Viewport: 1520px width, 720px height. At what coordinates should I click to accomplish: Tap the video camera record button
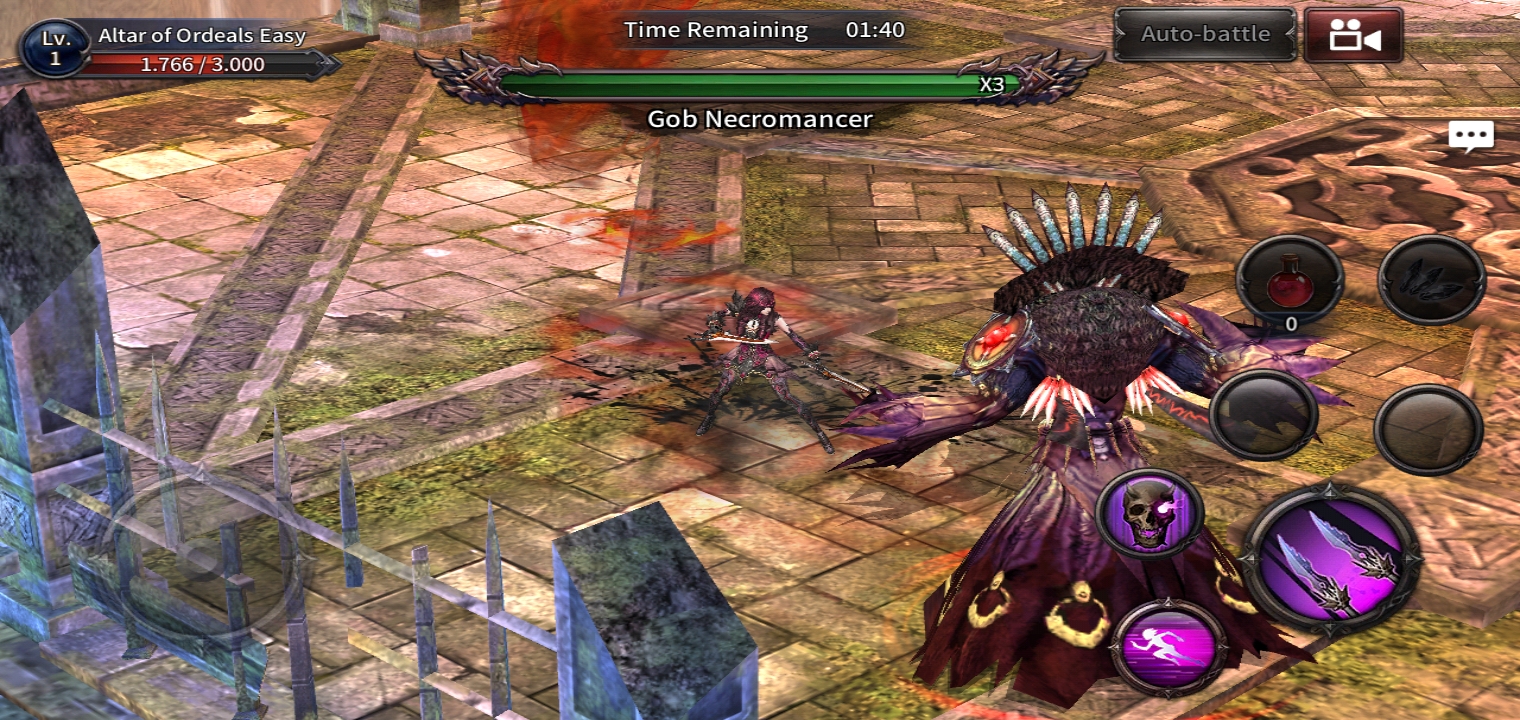pyautogui.click(x=1353, y=36)
